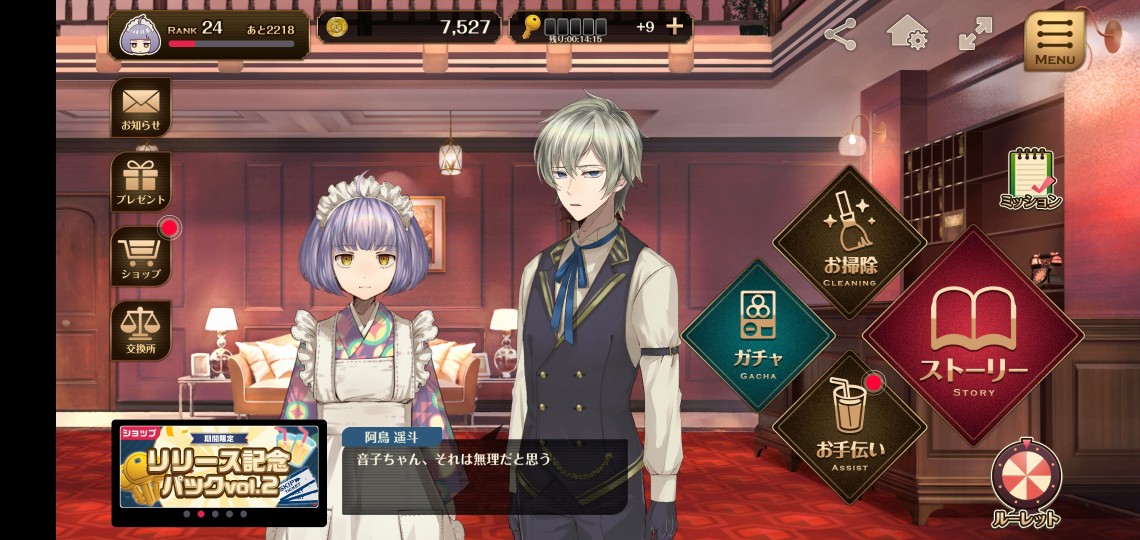
Task: Open the ミッション missions notepad
Action: point(1030,179)
